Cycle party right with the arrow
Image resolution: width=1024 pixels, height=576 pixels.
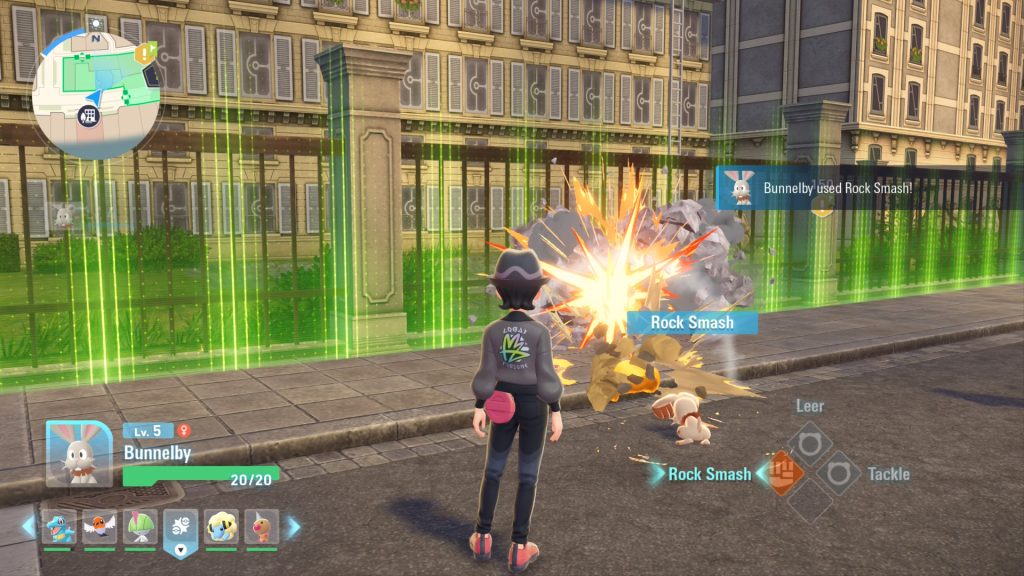click(x=293, y=527)
